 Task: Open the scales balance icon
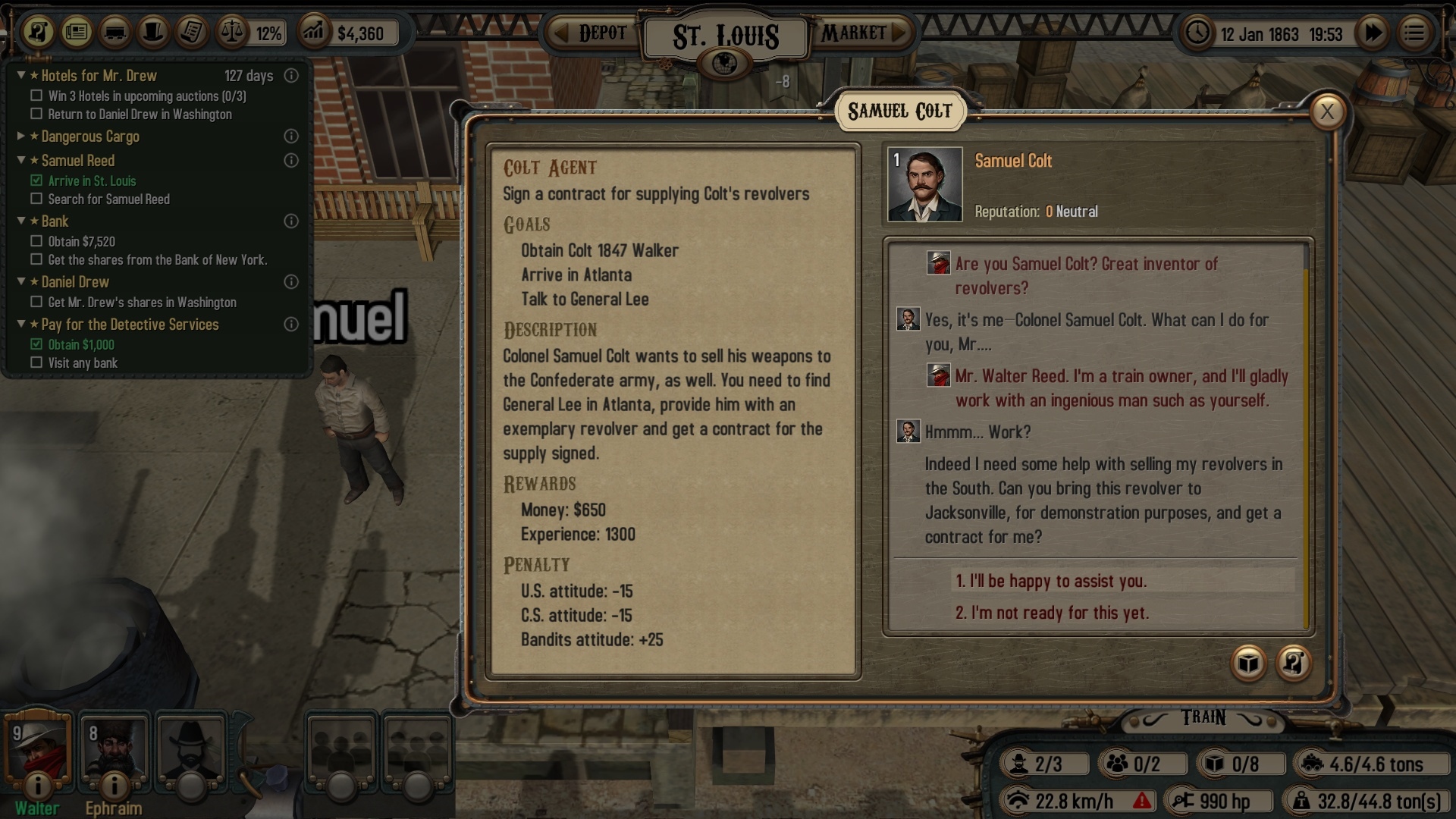click(x=231, y=33)
